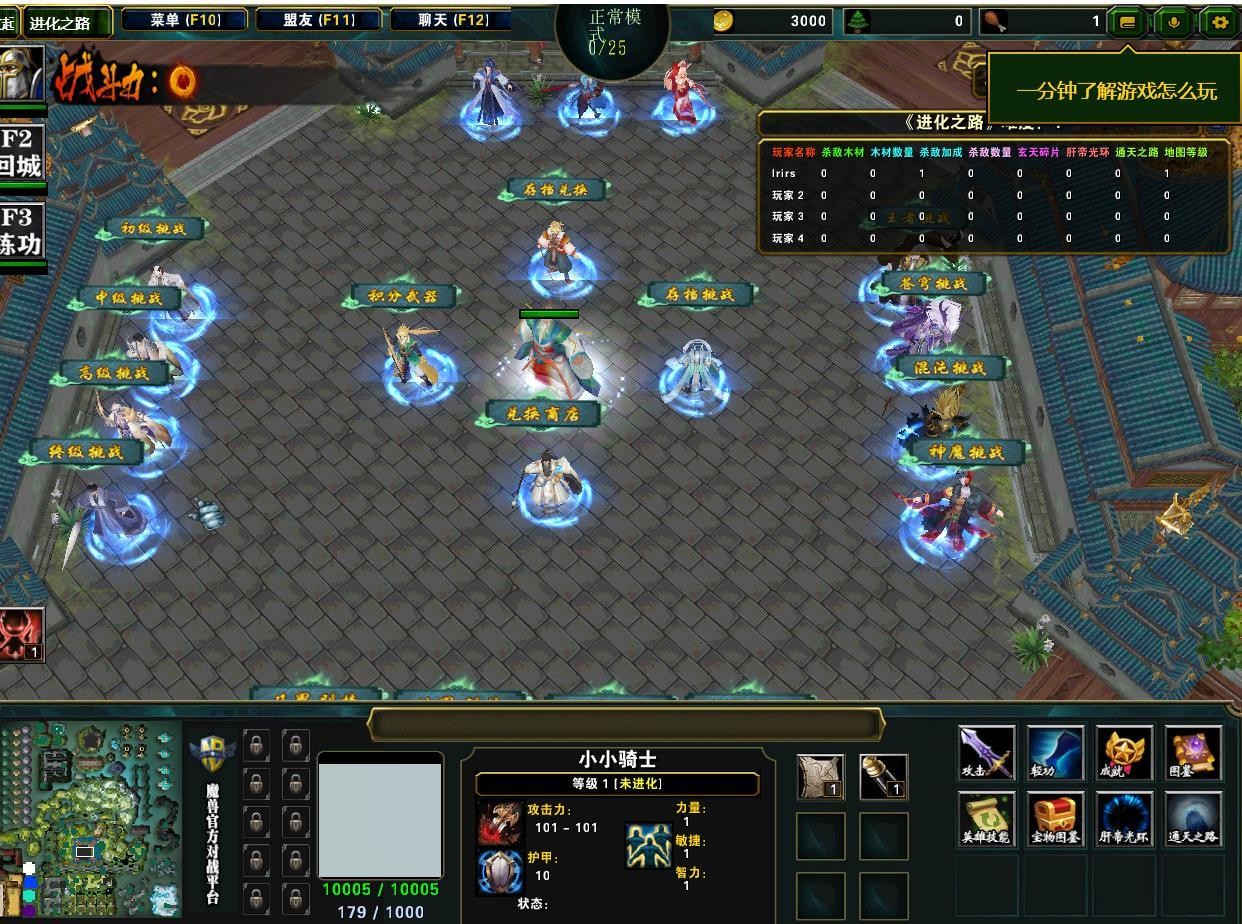Open the 菜单 (F10) menu
The width and height of the screenshot is (1242, 924).
[x=185, y=20]
